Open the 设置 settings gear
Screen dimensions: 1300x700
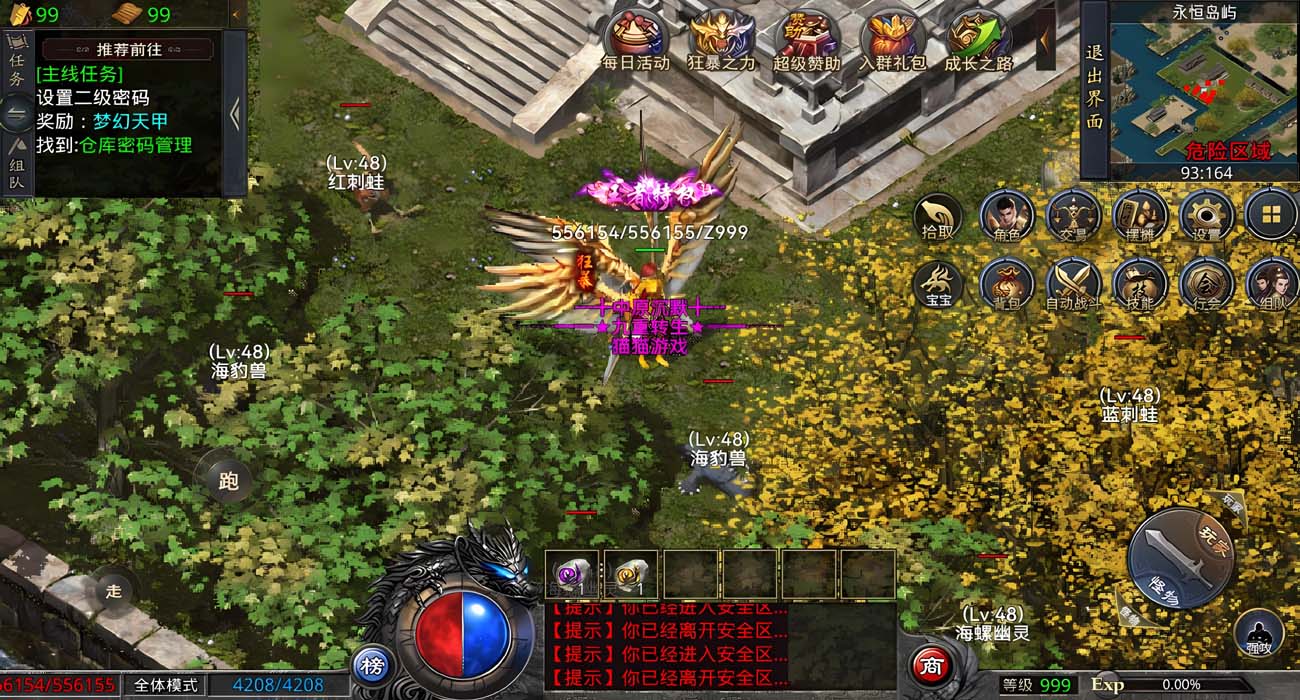tap(1207, 217)
